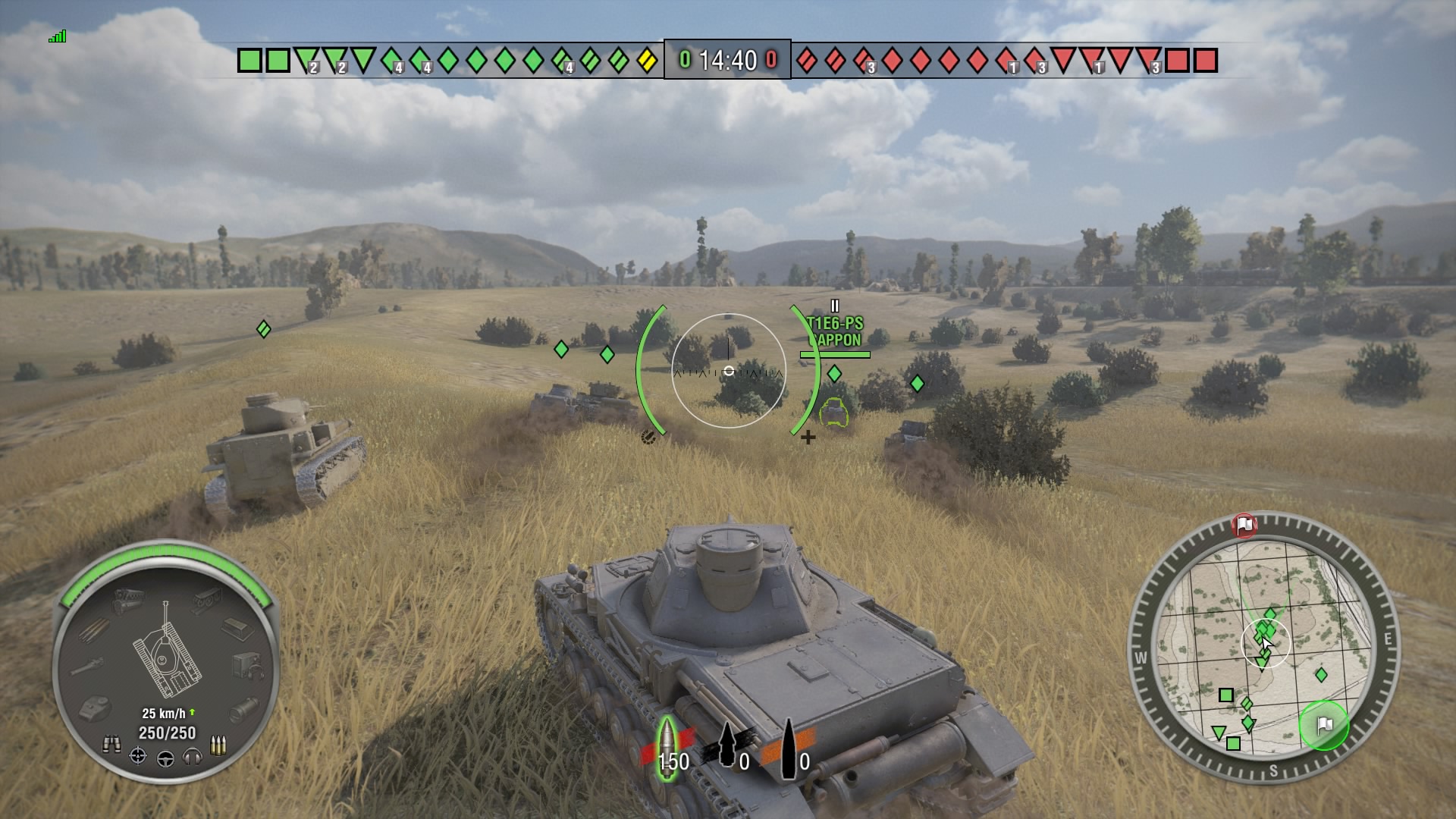
Task: Select the radio icon on the damage panel
Action: click(246, 666)
